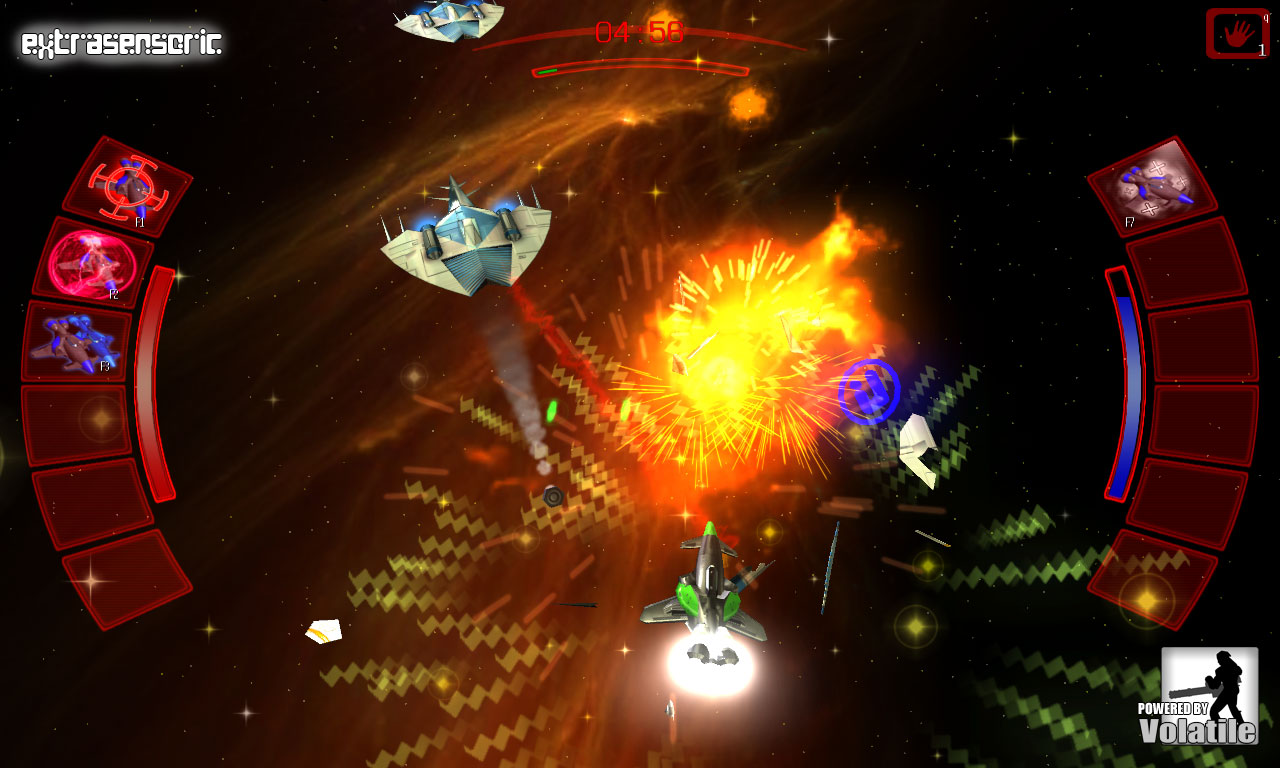This screenshot has height=768, width=1280.
Task: Open the extrasensoric title logo
Action: coord(120,42)
